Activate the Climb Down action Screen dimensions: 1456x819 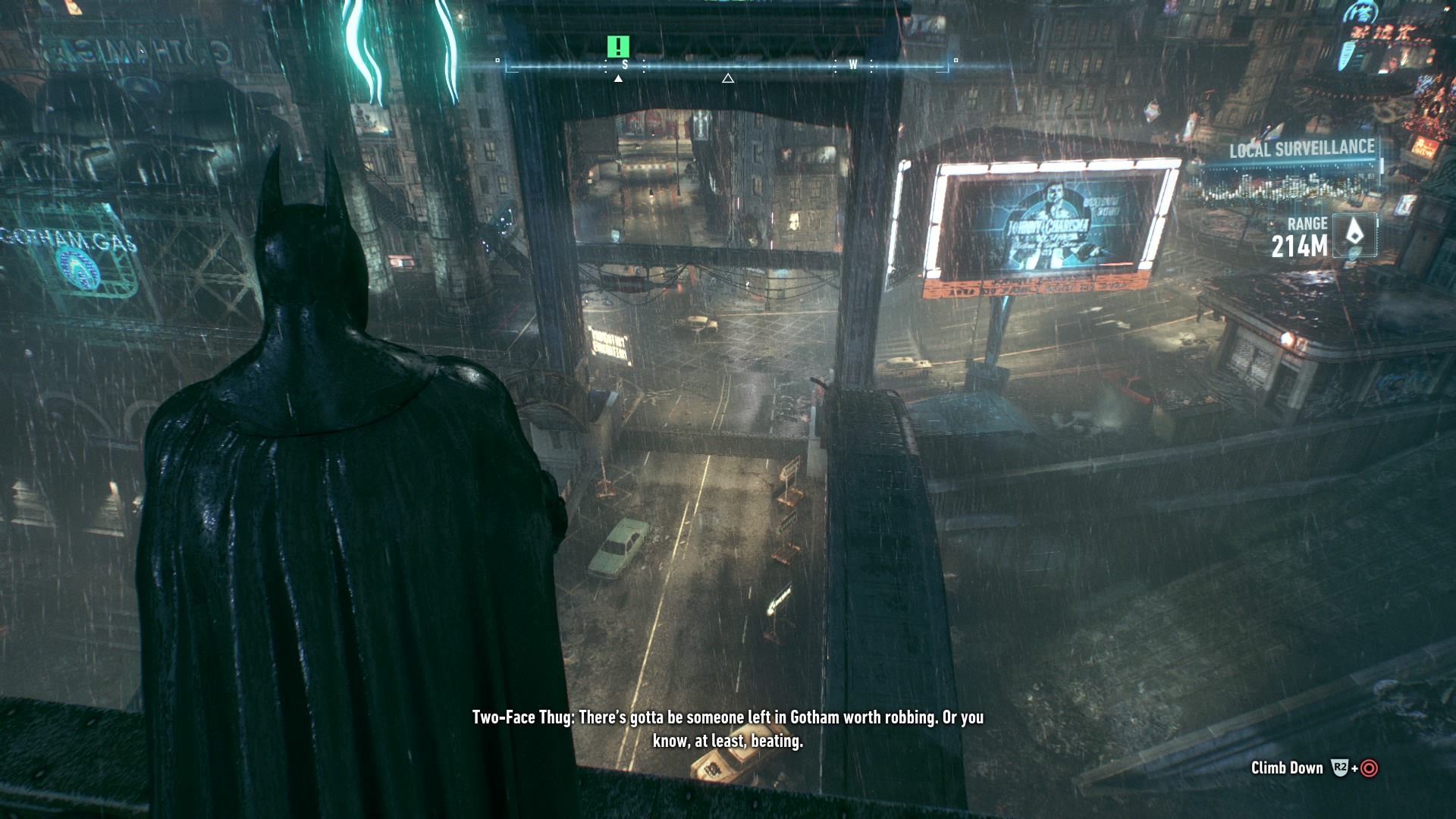pos(1288,767)
